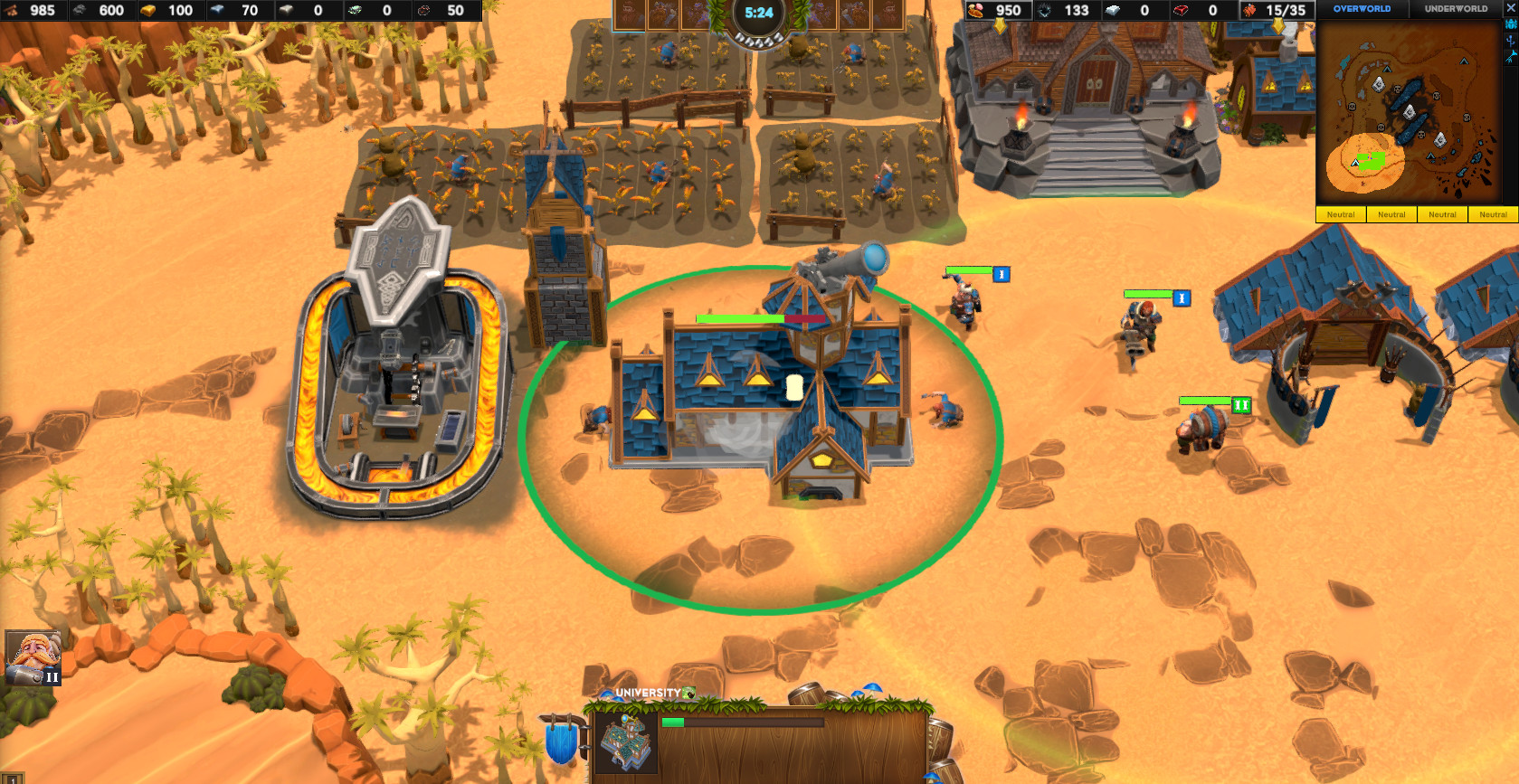Toggle the second Neutral player marker

tap(1391, 214)
